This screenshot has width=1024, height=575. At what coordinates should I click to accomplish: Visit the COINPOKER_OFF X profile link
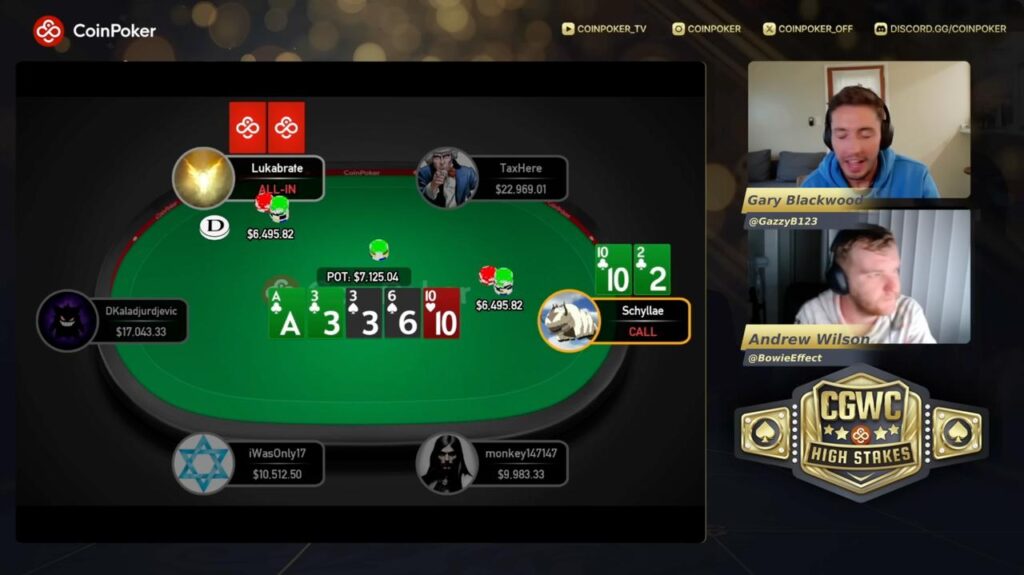(808, 29)
